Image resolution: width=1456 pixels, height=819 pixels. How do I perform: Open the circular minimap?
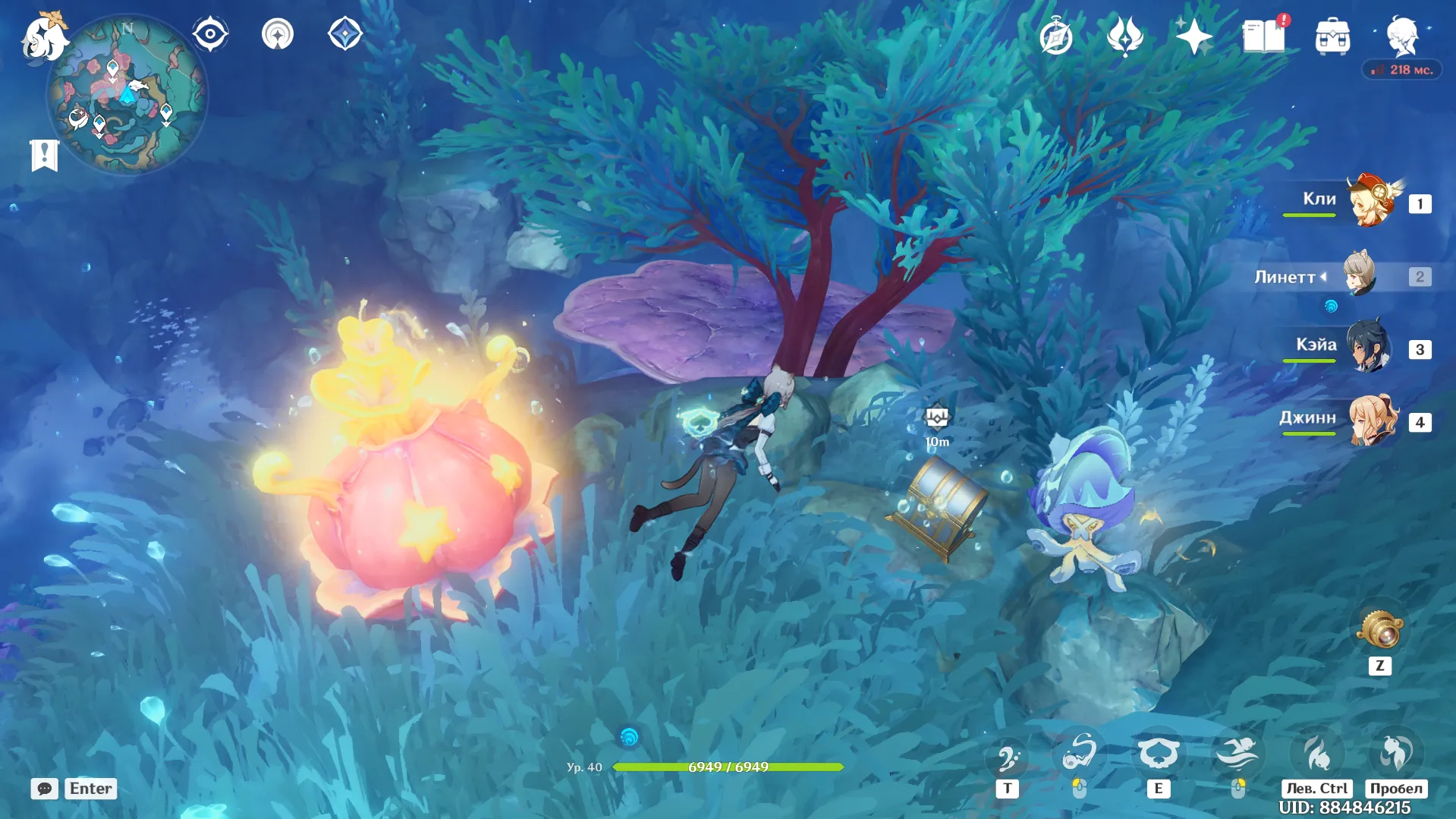127,96
